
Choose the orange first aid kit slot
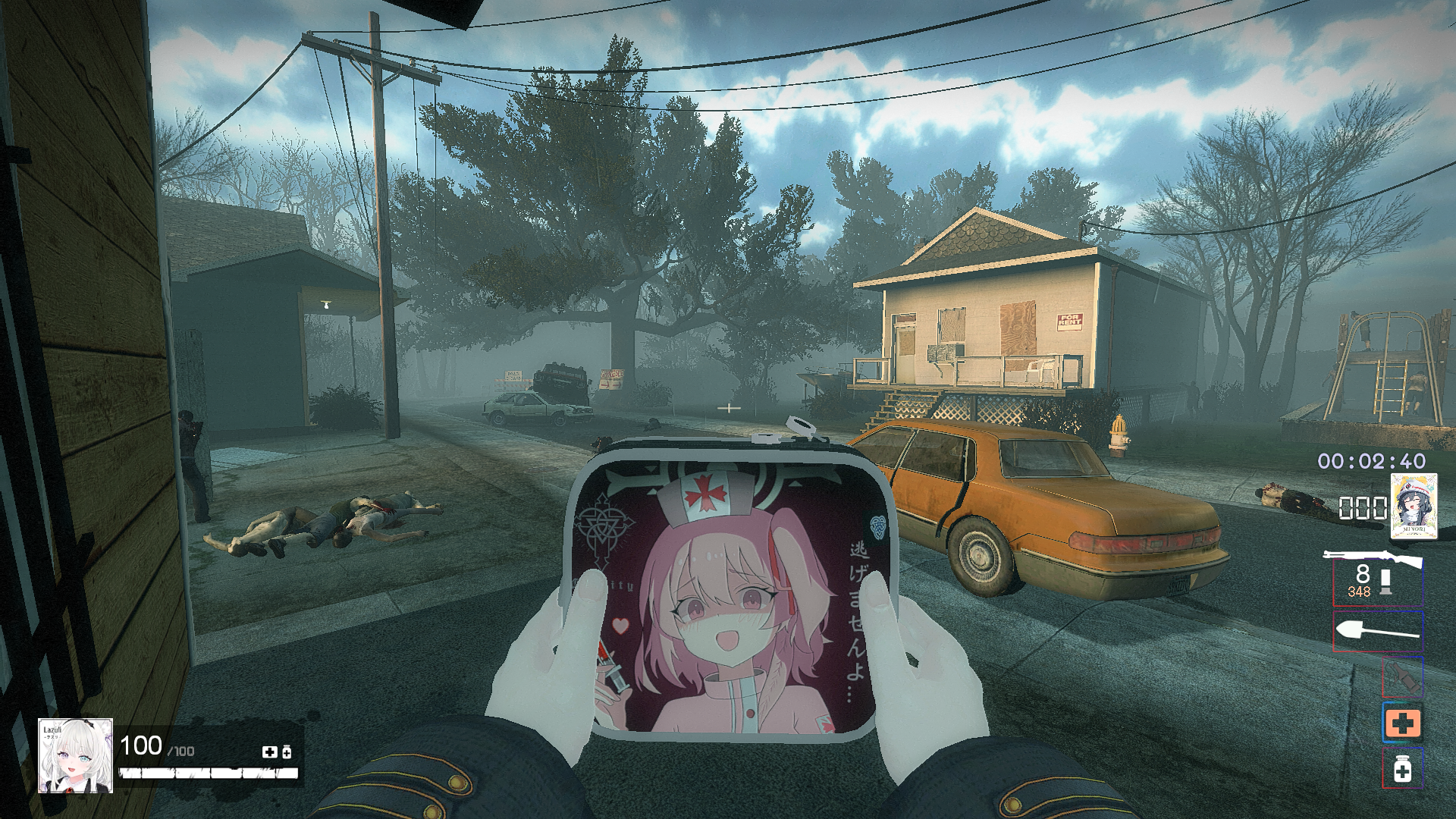coord(1402,723)
